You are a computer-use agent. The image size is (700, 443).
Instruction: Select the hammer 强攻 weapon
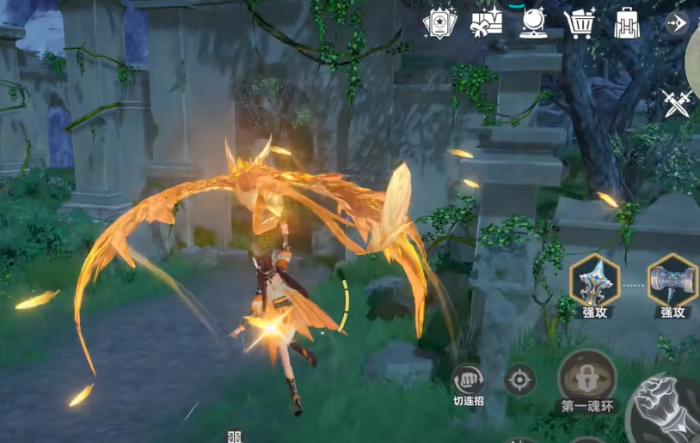(x=672, y=281)
